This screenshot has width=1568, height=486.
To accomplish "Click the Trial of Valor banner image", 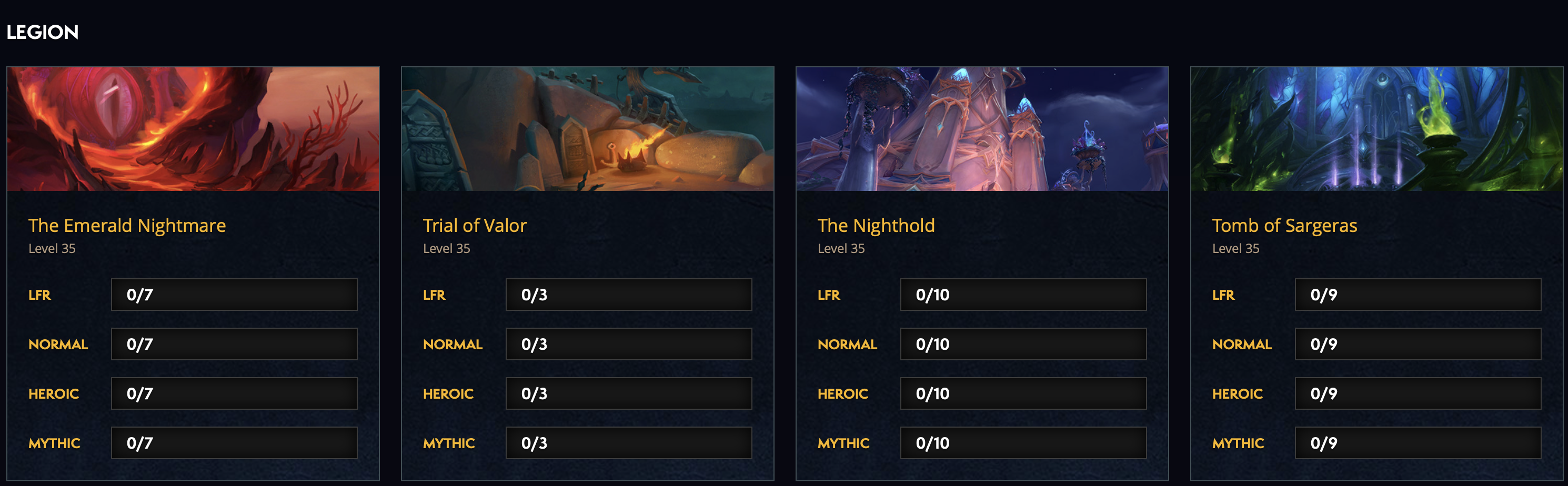I will coord(587,128).
